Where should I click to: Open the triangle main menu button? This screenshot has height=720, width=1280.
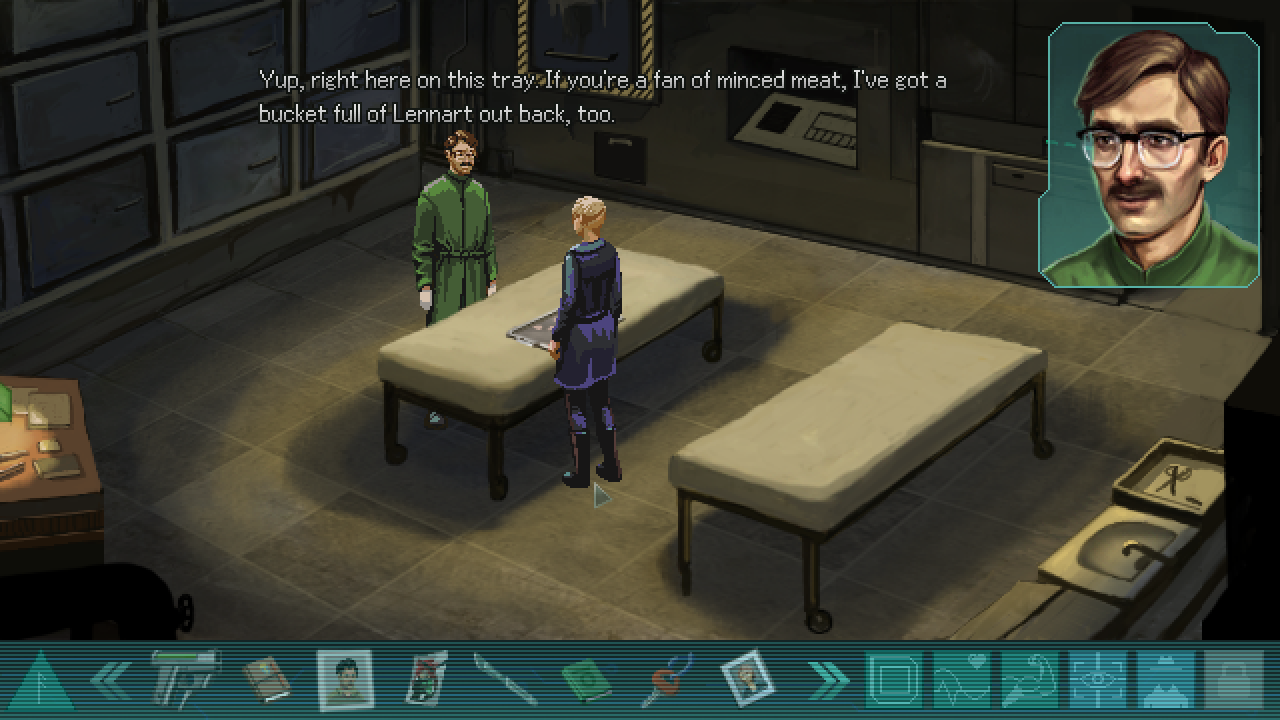pyautogui.click(x=39, y=682)
